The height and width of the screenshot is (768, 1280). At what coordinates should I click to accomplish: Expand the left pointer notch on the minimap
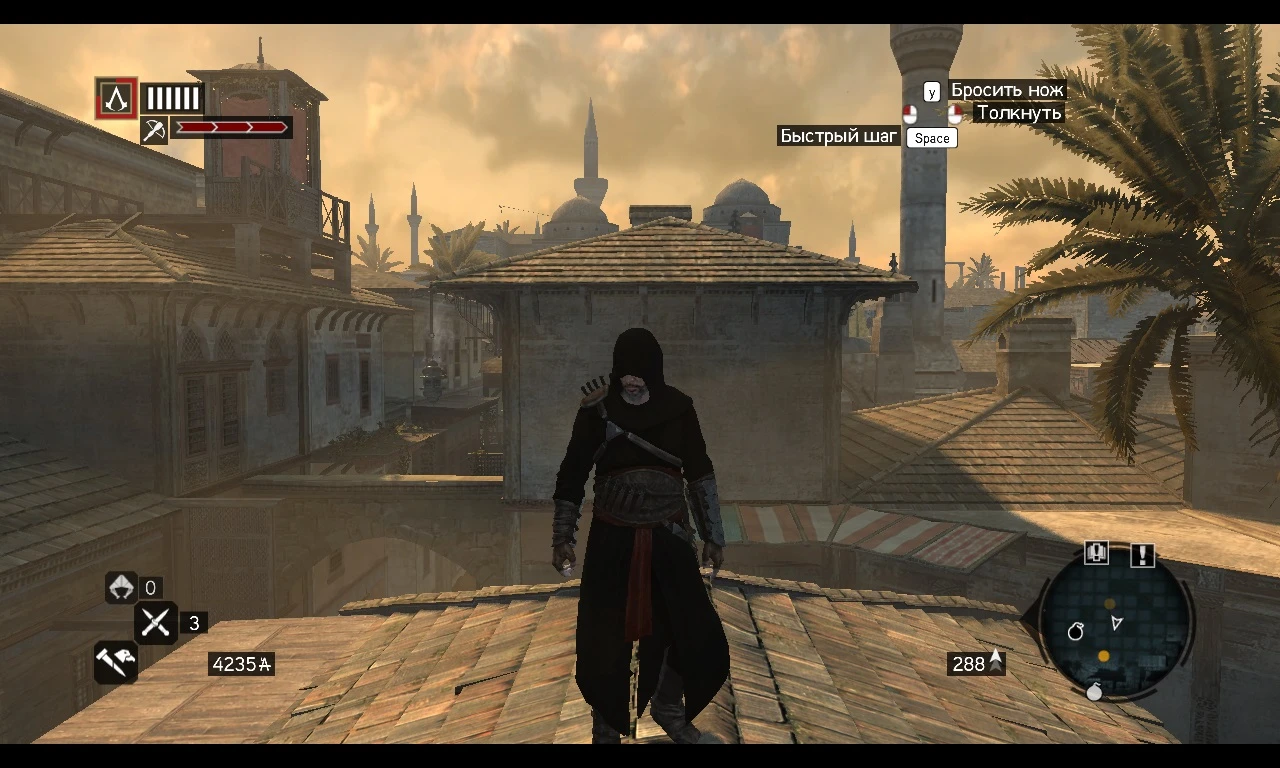coord(1044,610)
